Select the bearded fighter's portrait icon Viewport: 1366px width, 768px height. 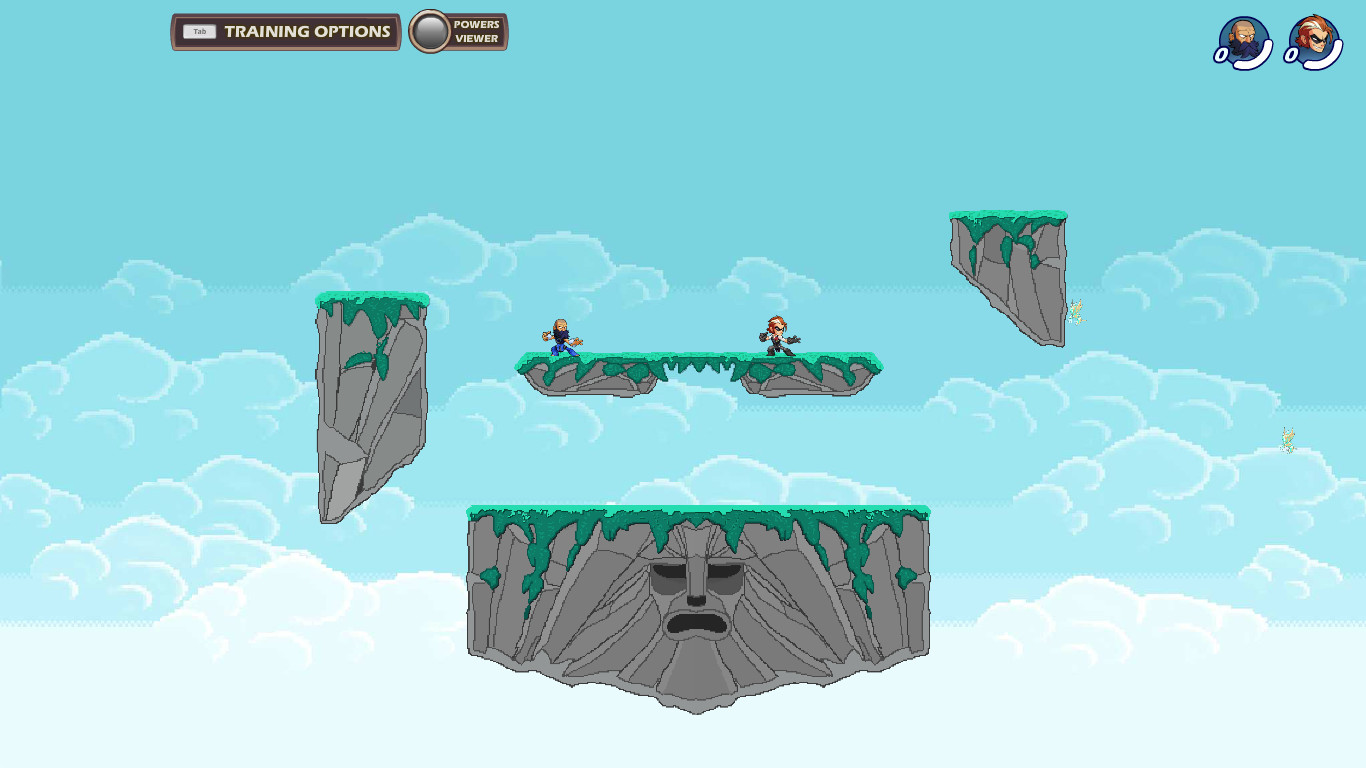pyautogui.click(x=1243, y=38)
